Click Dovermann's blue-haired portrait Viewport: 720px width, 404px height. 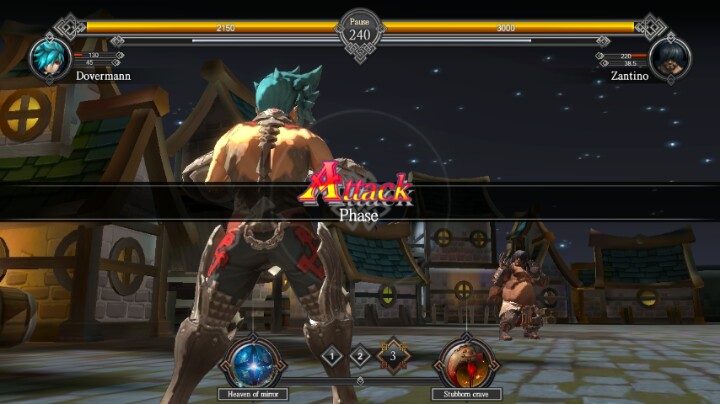click(49, 57)
